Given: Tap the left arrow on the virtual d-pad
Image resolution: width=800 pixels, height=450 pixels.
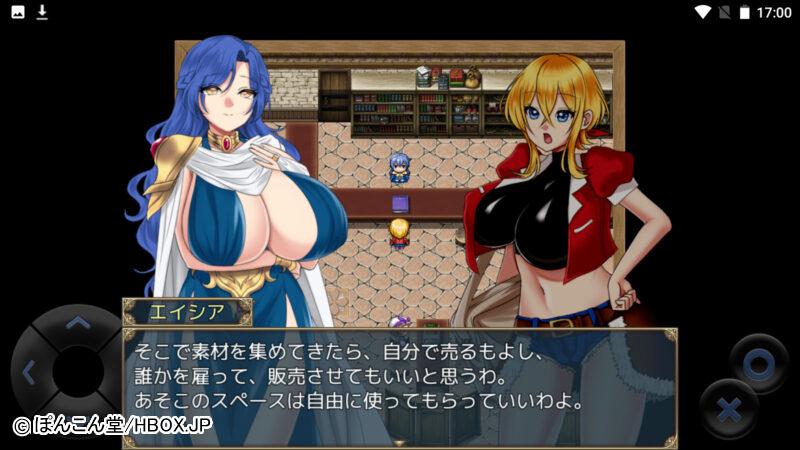Looking at the screenshot, I should (x=28, y=374).
